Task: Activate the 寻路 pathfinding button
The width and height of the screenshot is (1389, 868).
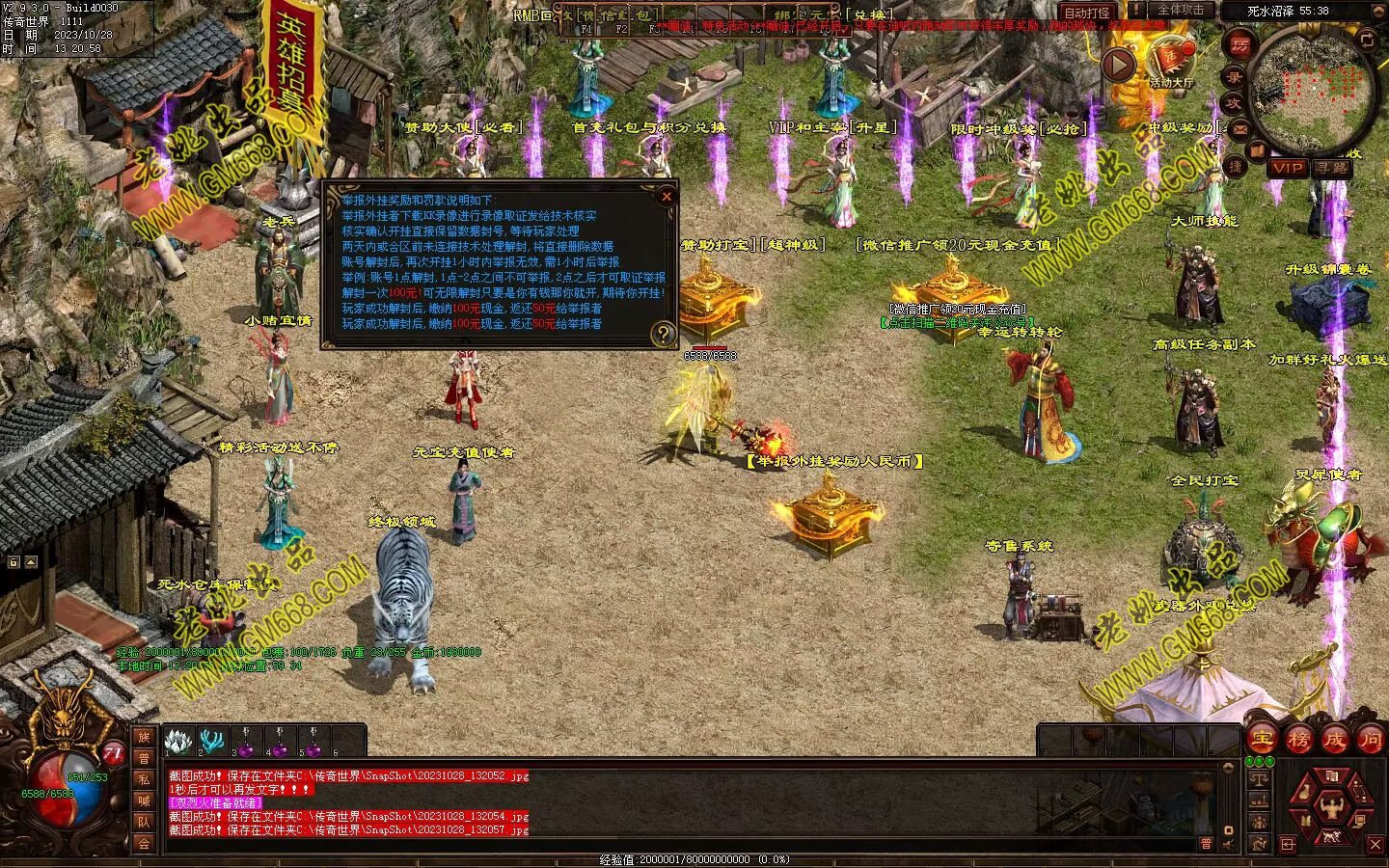Action: click(x=1331, y=168)
